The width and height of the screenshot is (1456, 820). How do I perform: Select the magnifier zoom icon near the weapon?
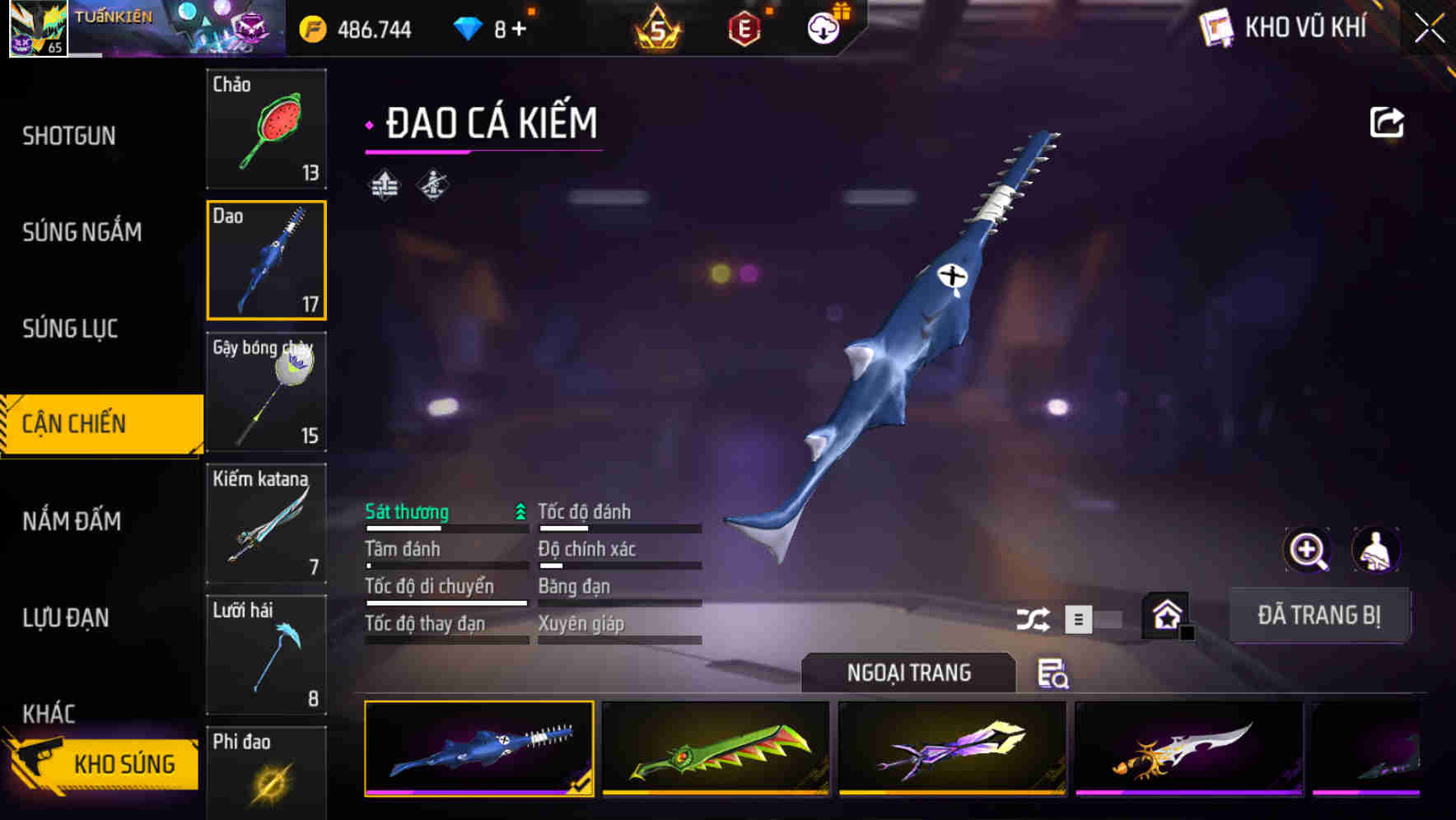point(1306,550)
